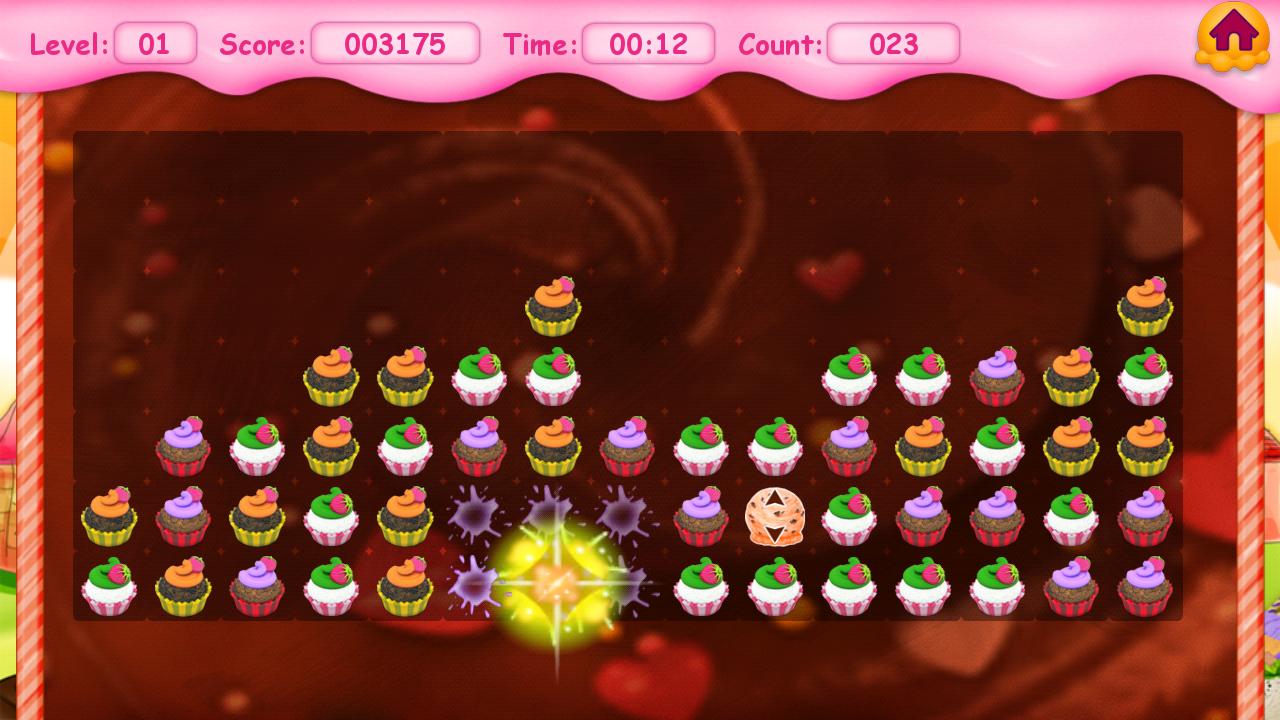The width and height of the screenshot is (1280, 720).
Task: Select the orange arrow ball special tile
Action: [774, 516]
